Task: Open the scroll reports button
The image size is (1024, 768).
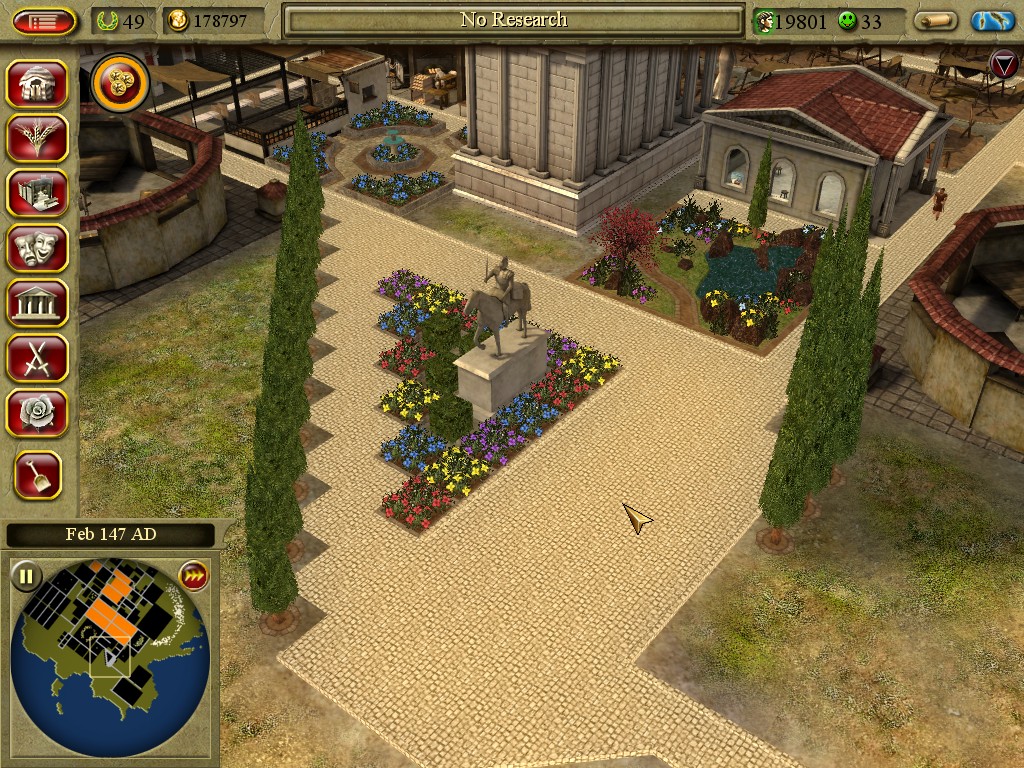Action: click(x=936, y=21)
